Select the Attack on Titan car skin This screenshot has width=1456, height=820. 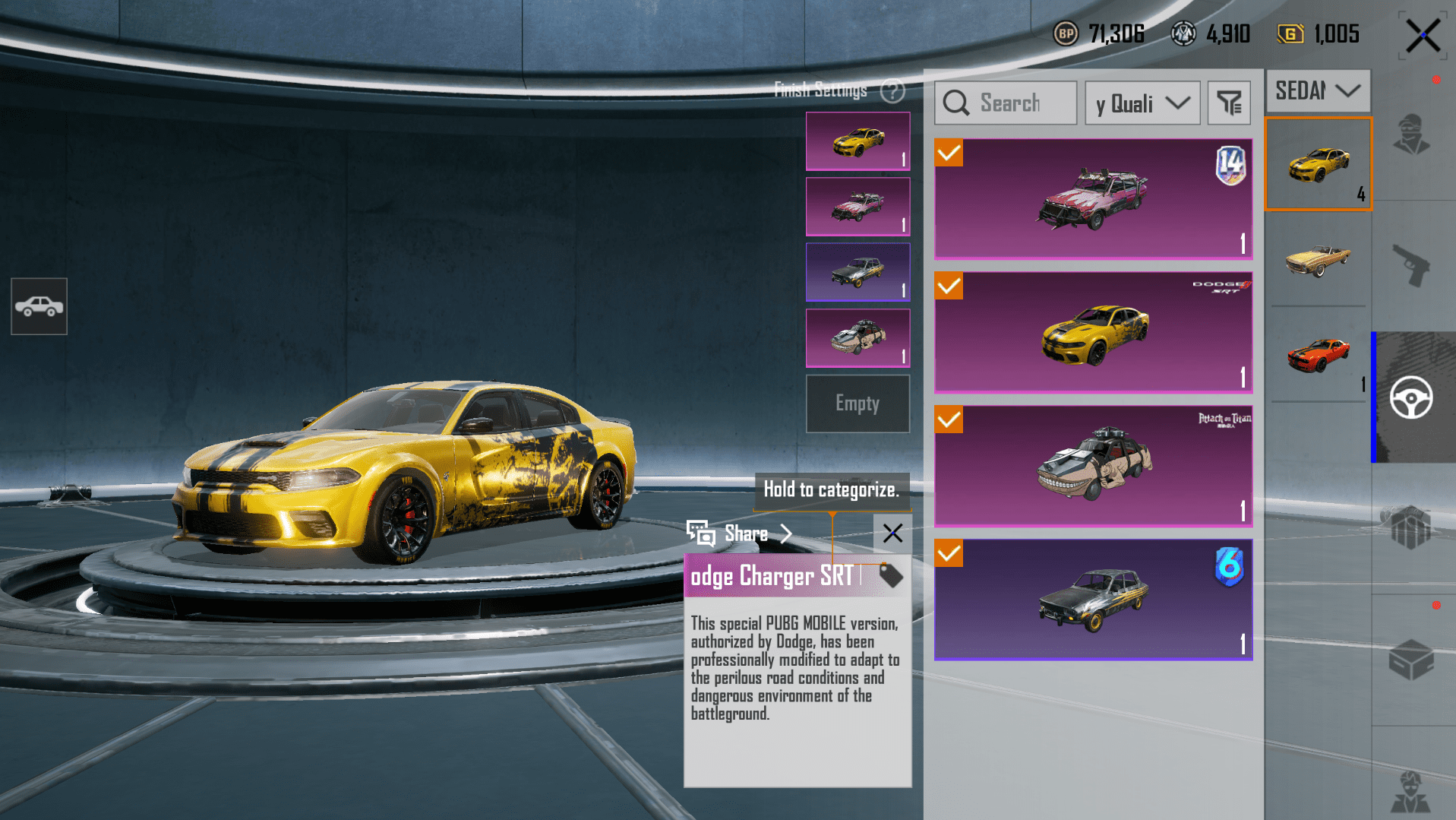[1093, 466]
